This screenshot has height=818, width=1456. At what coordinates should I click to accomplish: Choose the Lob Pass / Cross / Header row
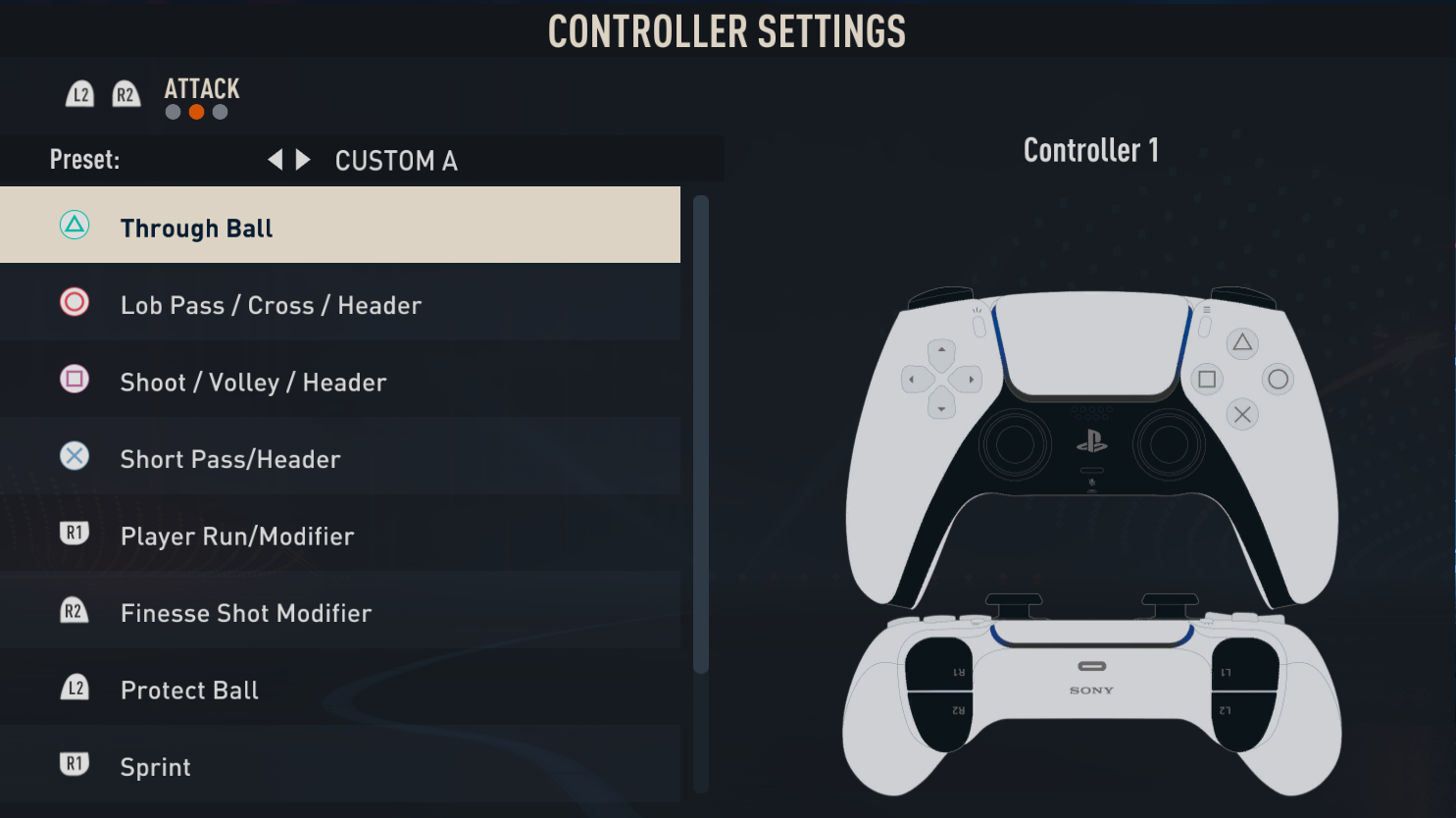(339, 304)
